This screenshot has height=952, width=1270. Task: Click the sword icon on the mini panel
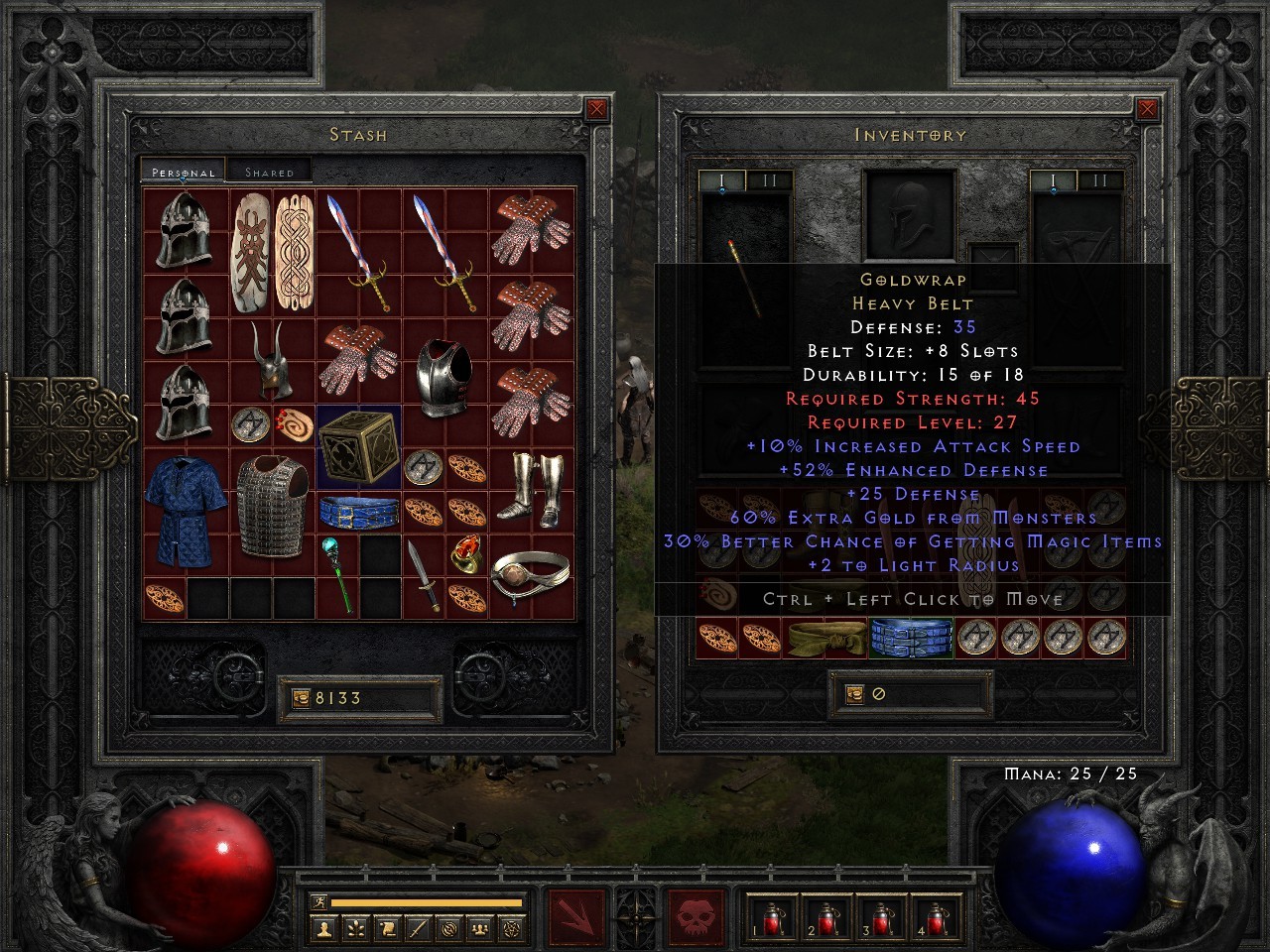tap(417, 927)
